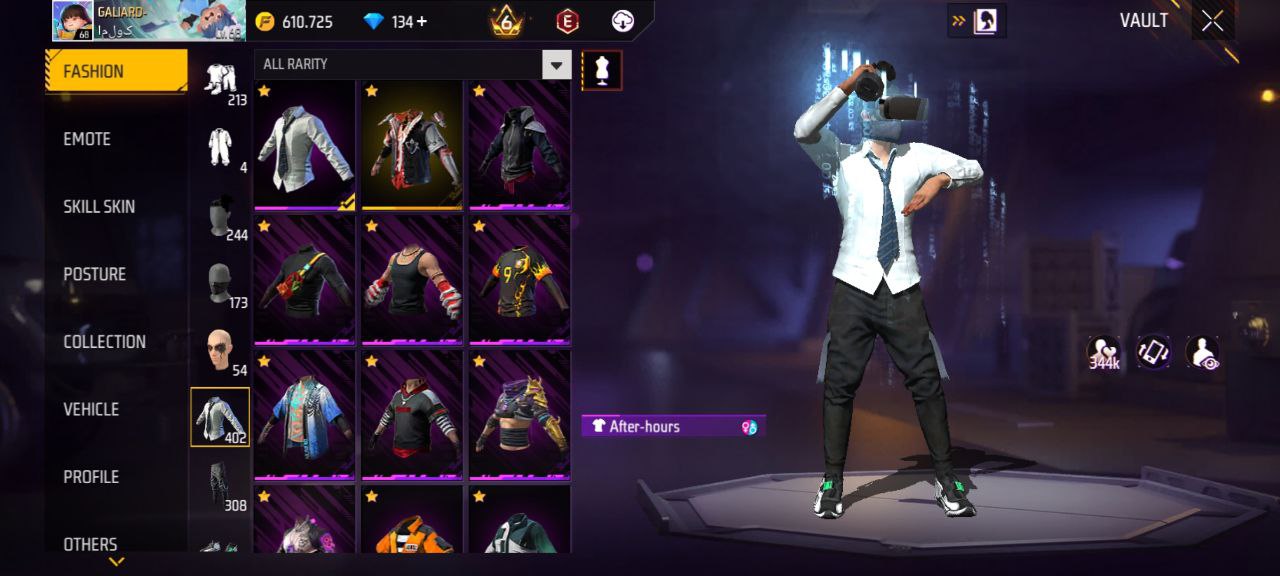Select the outfit sets subcategory showing 213
Screen dimensions: 1280x576
221,83
